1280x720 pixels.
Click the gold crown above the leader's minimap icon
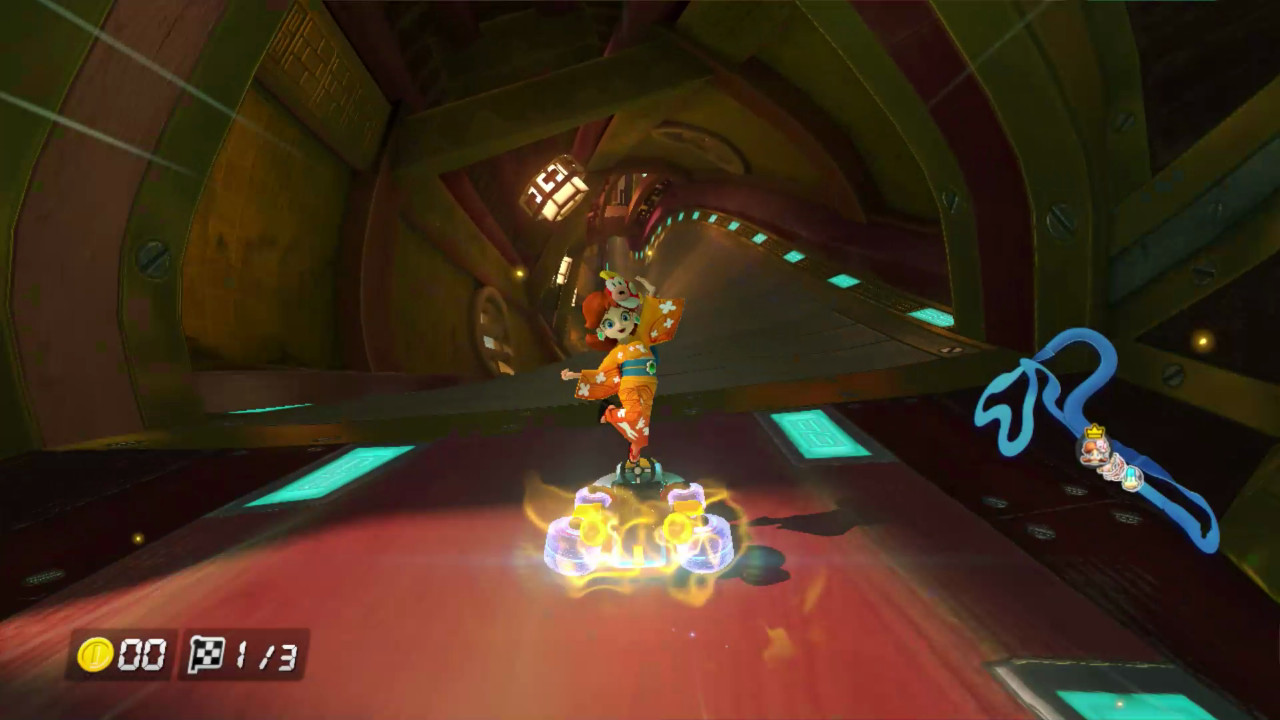pos(1094,432)
